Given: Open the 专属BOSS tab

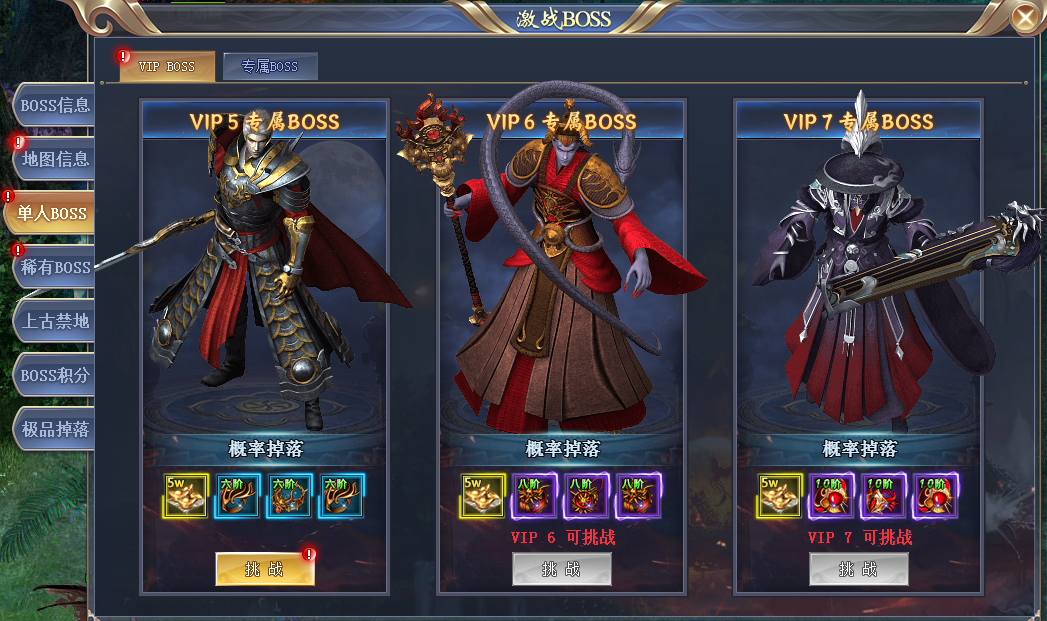Looking at the screenshot, I should [270, 67].
